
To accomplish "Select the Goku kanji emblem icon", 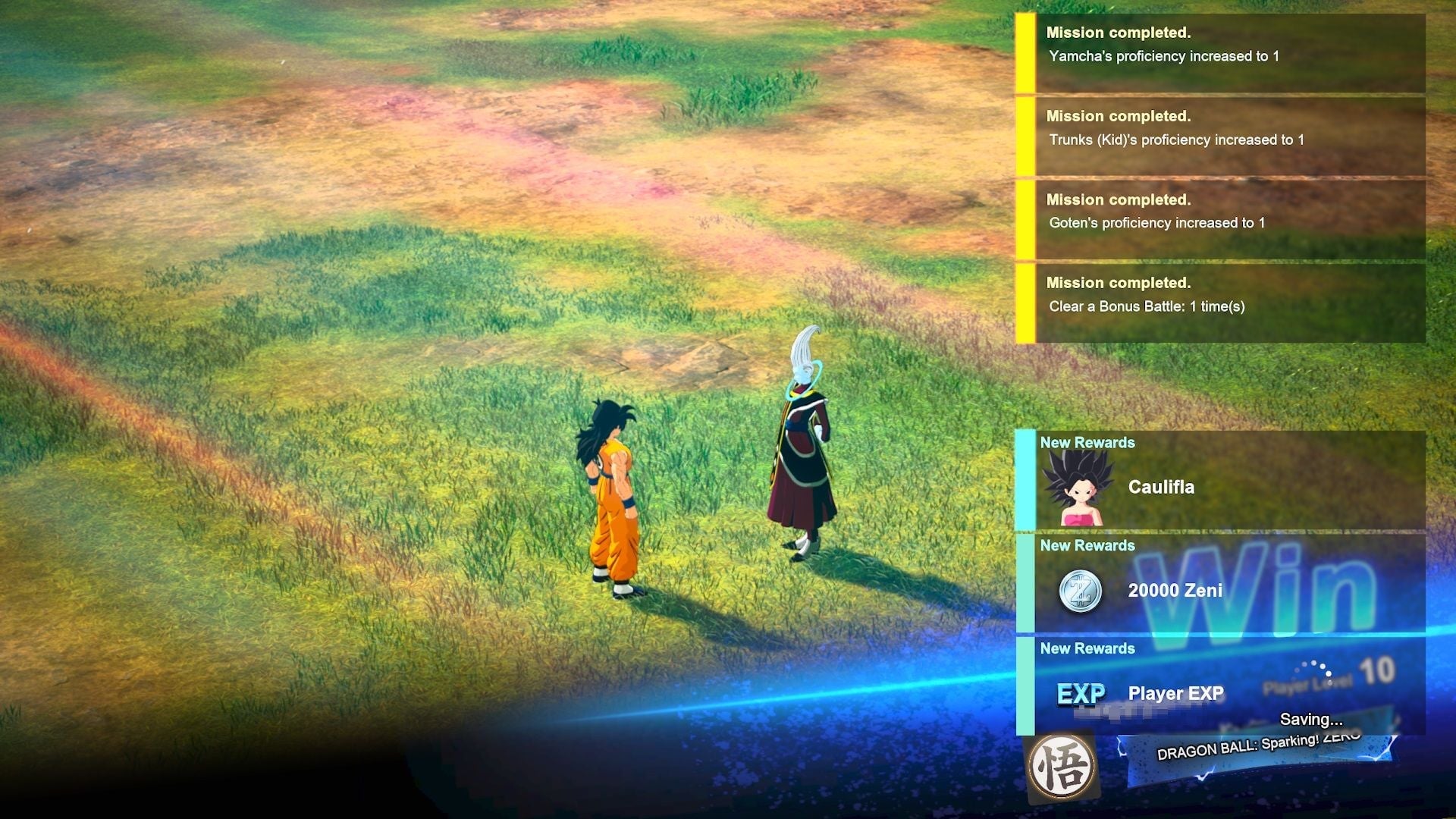I will pyautogui.click(x=1062, y=768).
